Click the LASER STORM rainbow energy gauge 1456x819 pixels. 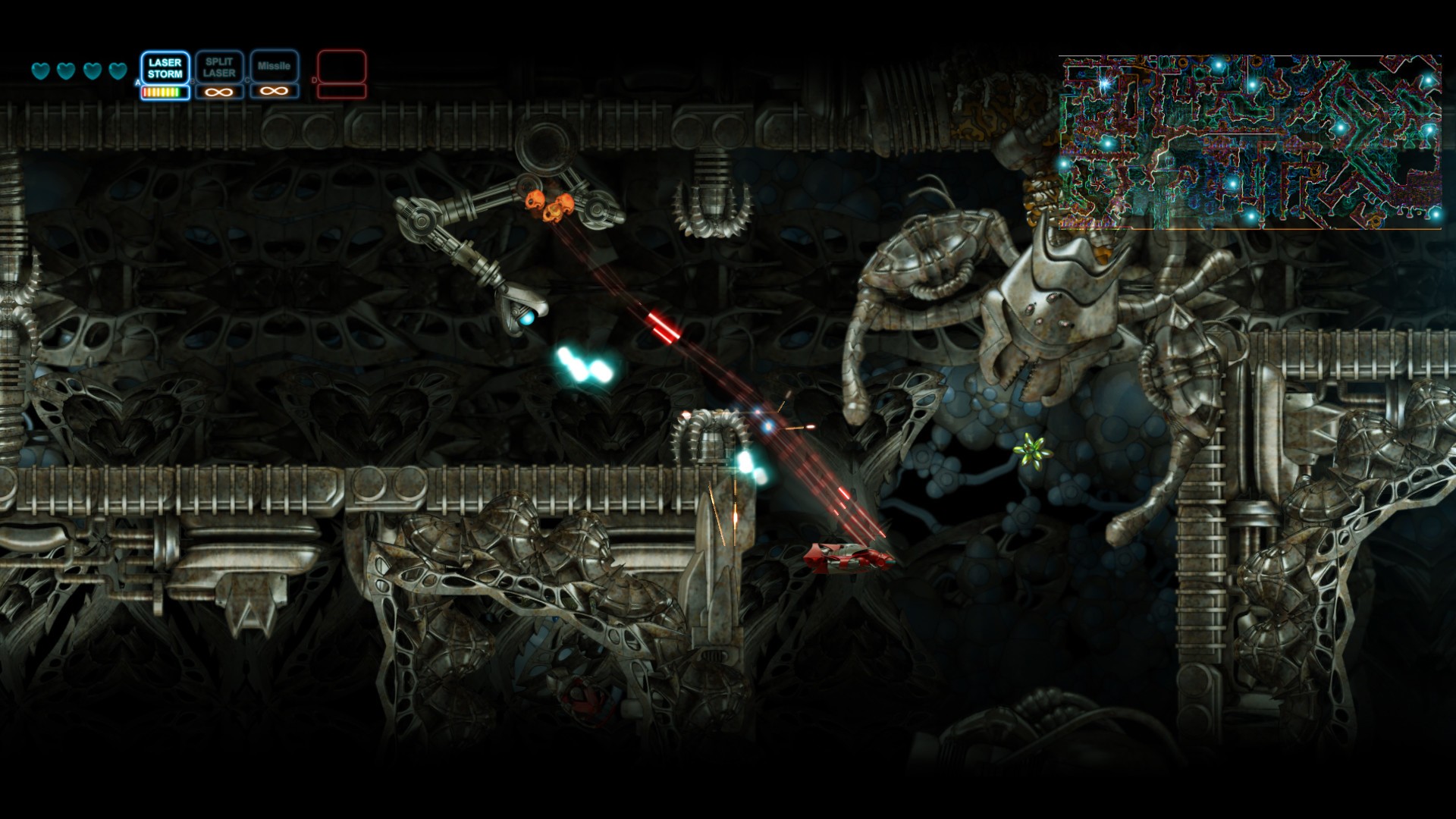coord(165,92)
